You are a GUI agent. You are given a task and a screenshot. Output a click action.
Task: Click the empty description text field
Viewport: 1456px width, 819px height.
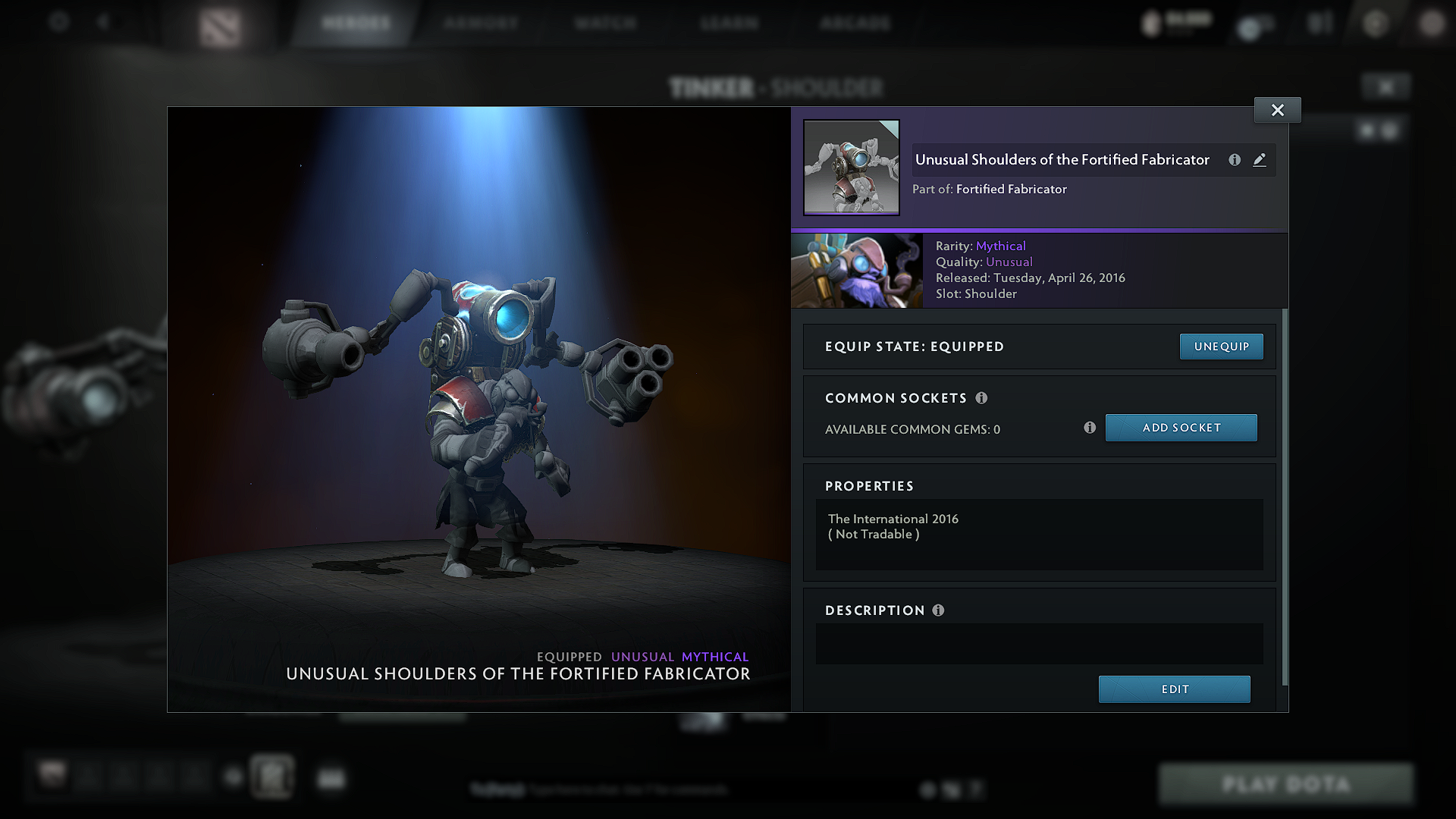pos(1039,644)
